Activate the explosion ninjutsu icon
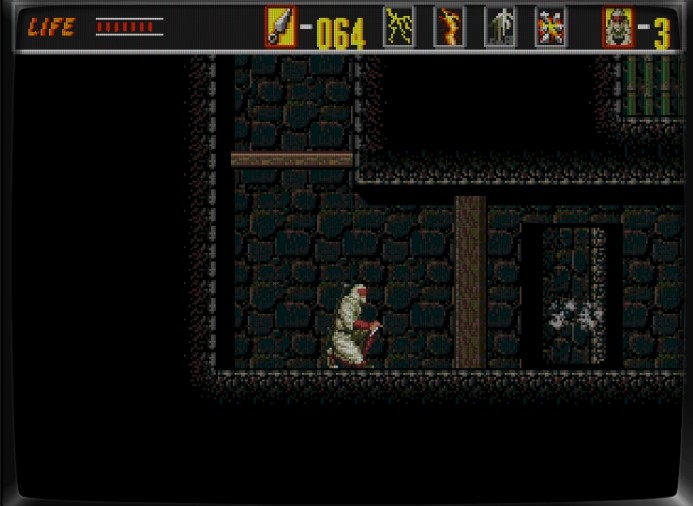693x506 pixels. tap(550, 27)
